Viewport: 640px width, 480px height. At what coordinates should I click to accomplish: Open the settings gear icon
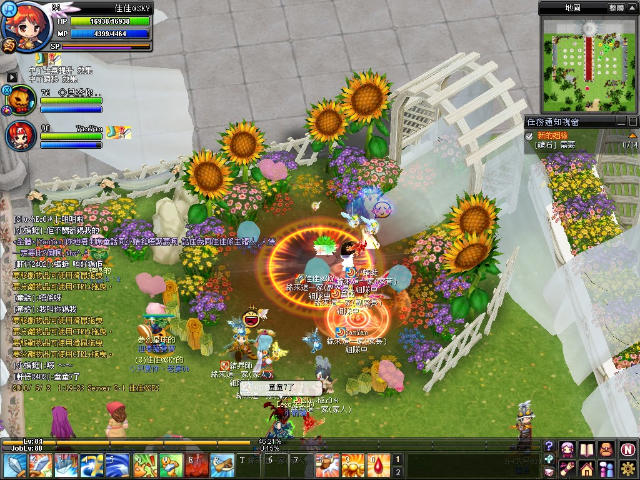point(627,468)
